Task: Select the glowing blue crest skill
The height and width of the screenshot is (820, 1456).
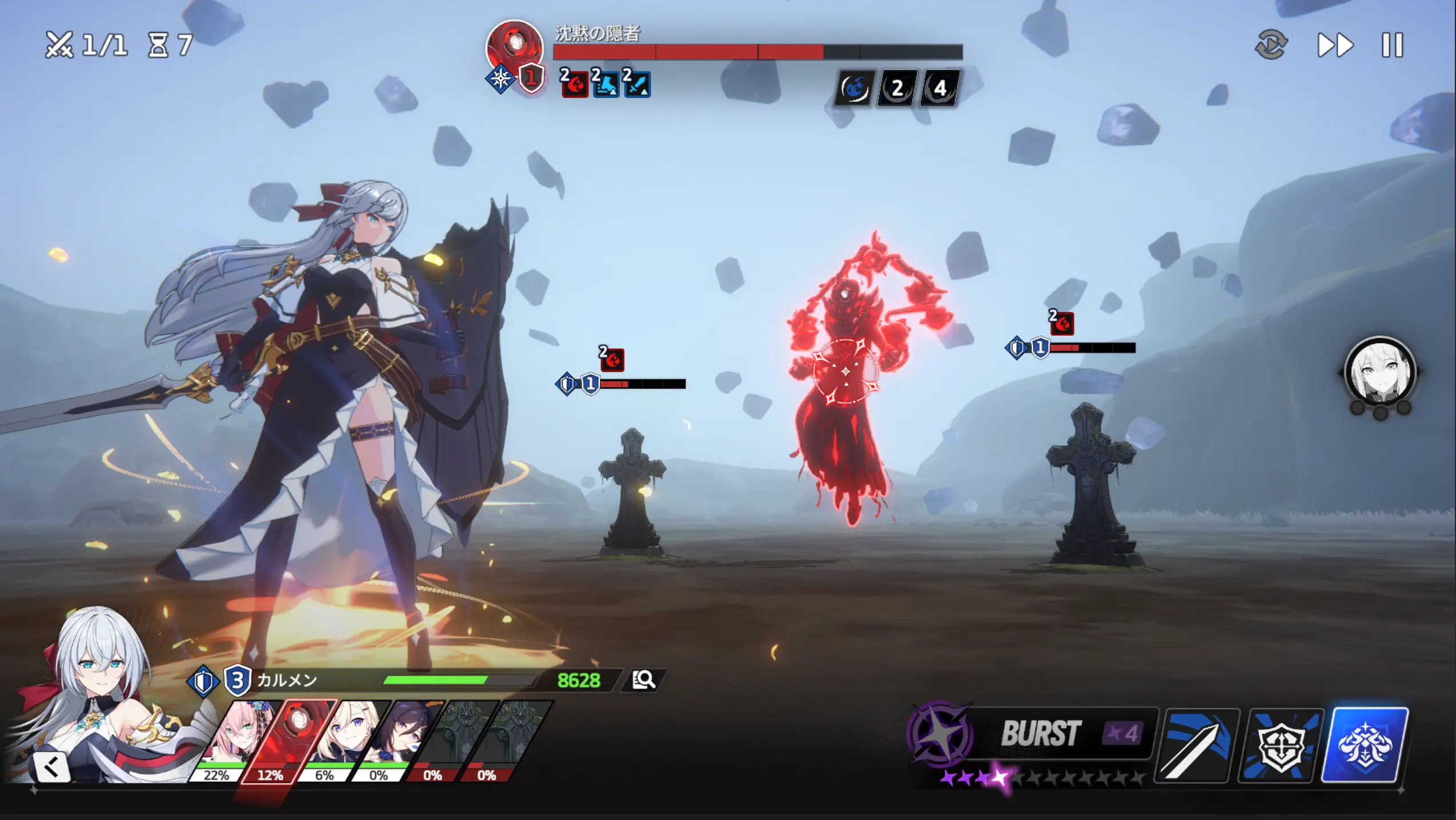Action: 1365,745
